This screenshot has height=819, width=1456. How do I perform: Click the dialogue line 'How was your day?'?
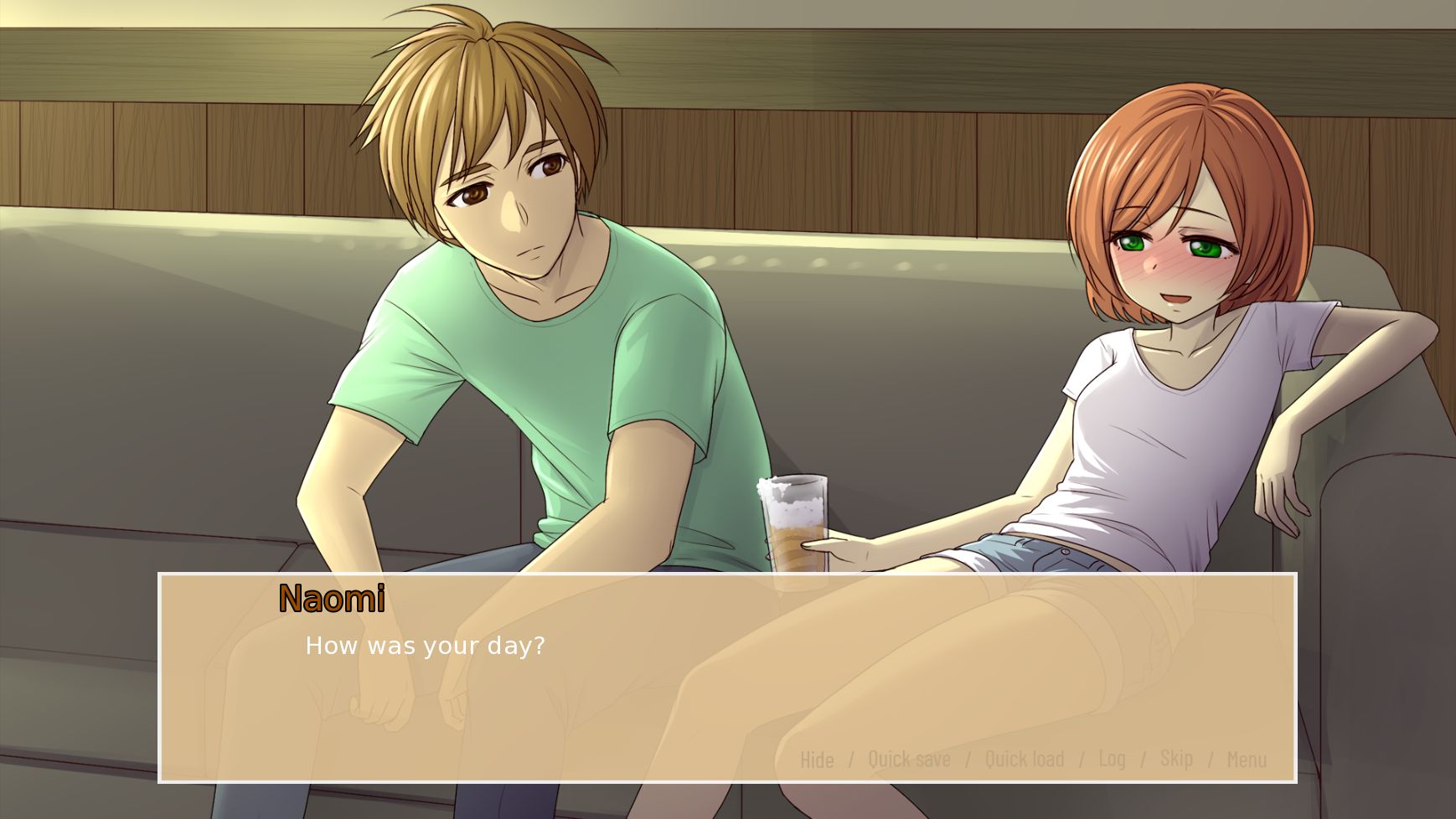coord(424,646)
